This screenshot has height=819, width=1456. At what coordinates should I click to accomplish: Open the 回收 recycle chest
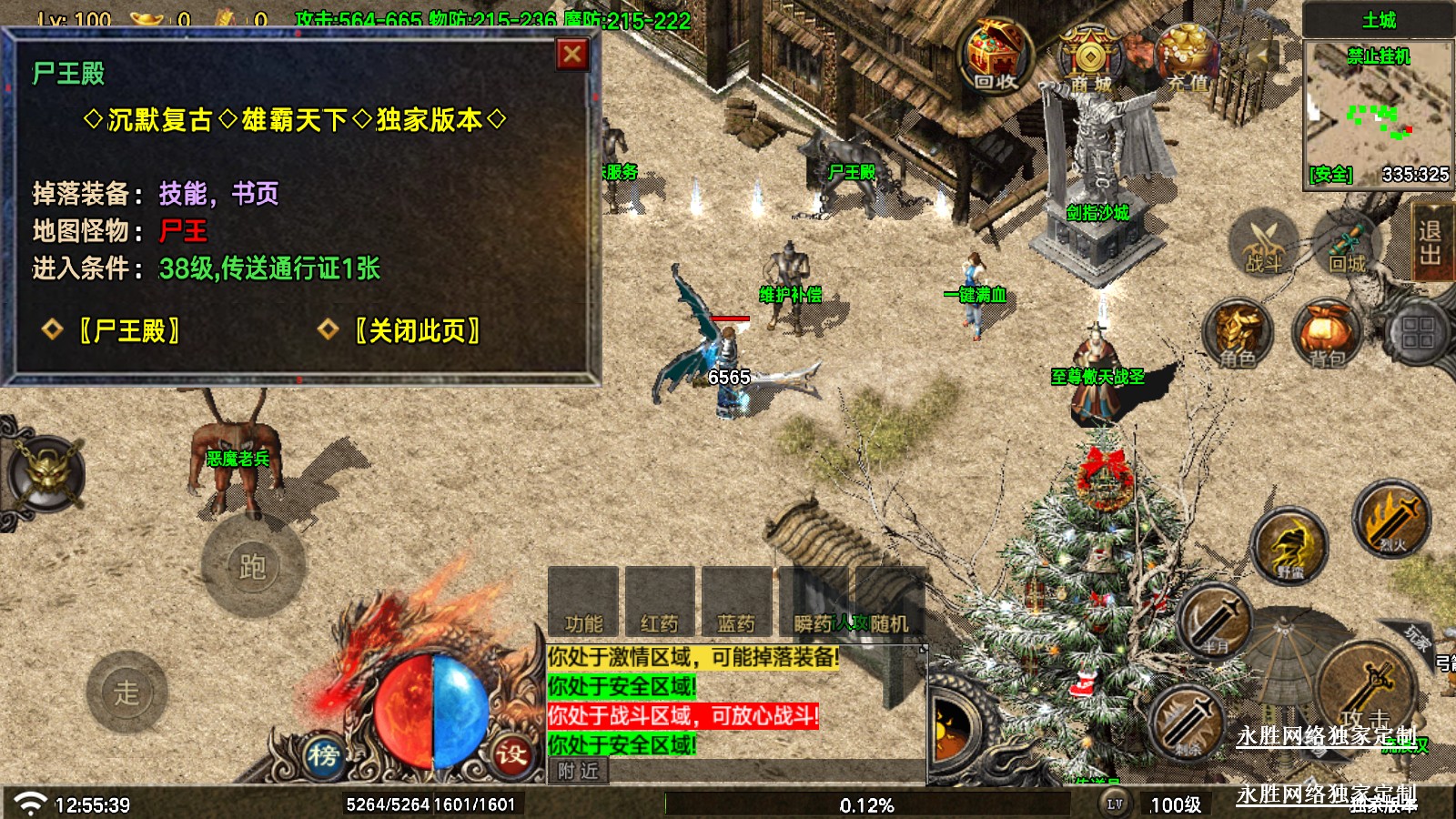coord(996,56)
